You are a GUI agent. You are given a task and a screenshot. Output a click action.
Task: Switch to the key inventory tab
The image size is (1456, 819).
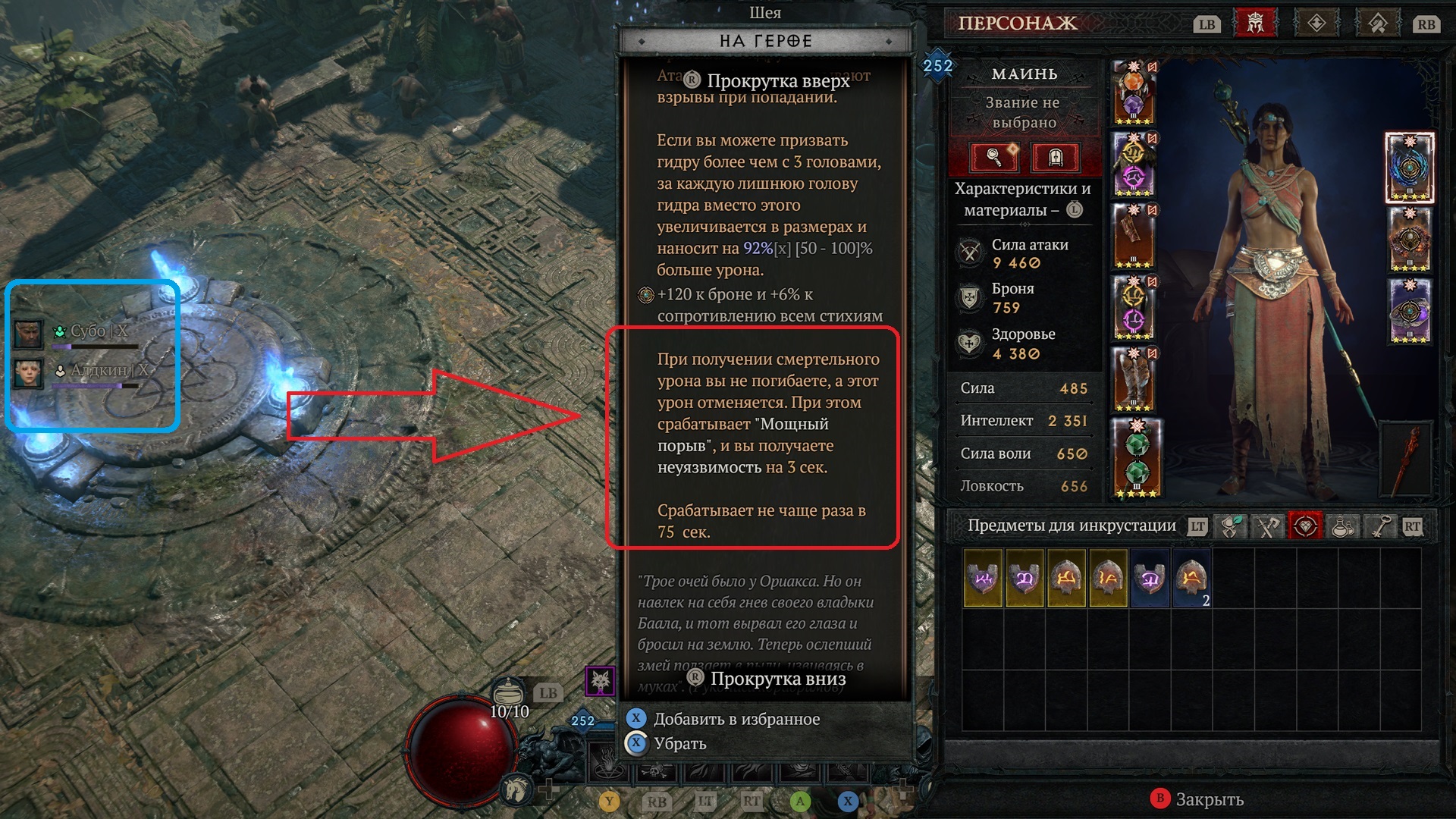click(x=1379, y=526)
